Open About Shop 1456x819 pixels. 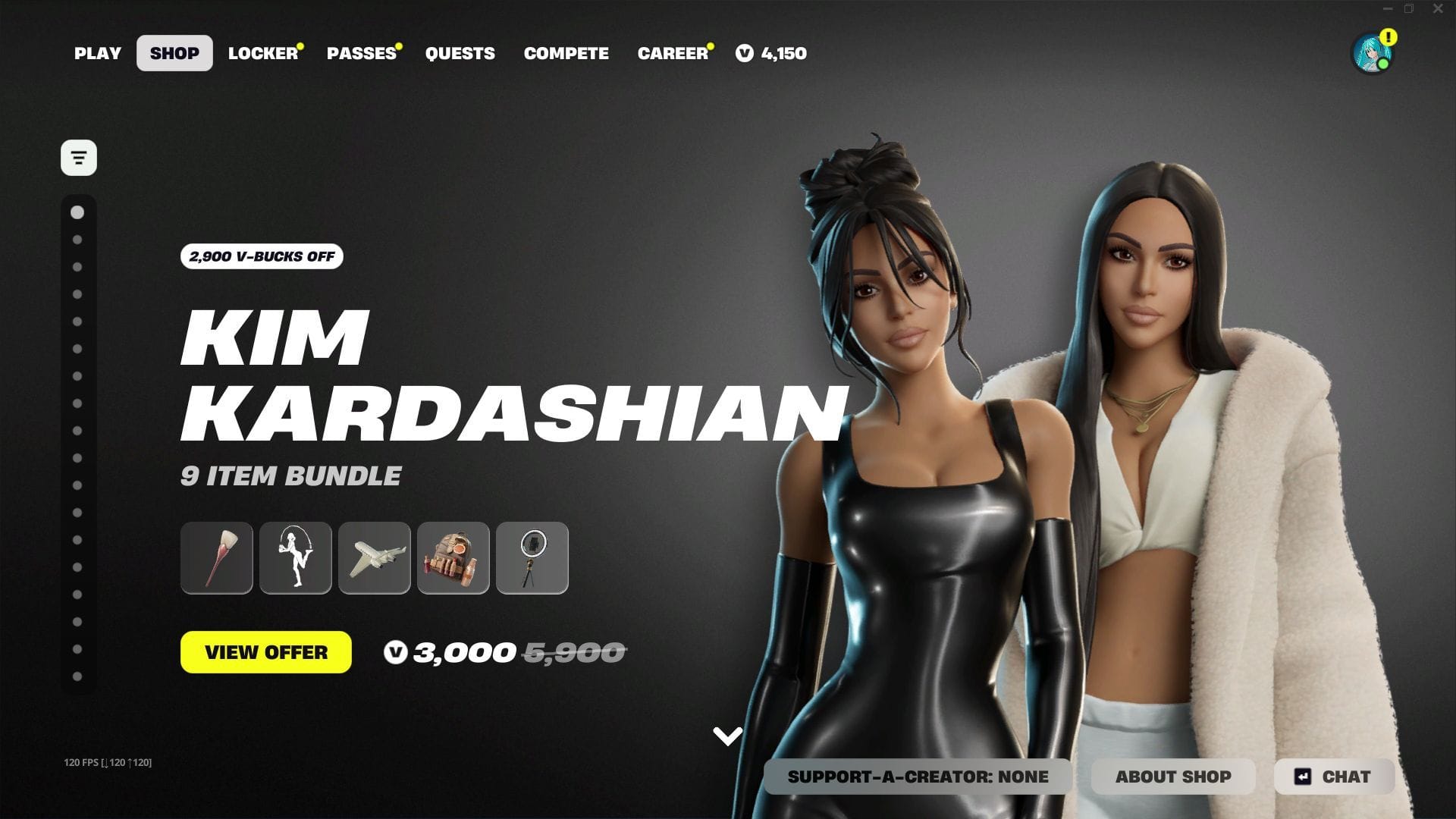pos(1173,777)
